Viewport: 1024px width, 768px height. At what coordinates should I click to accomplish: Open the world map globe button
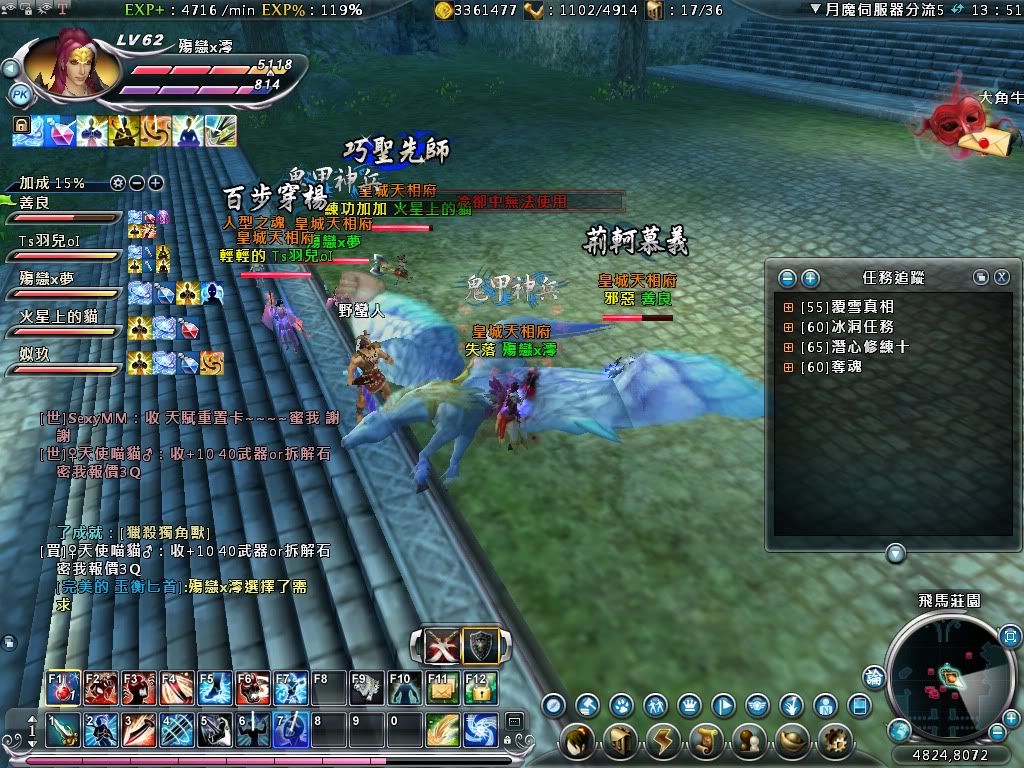point(900,729)
